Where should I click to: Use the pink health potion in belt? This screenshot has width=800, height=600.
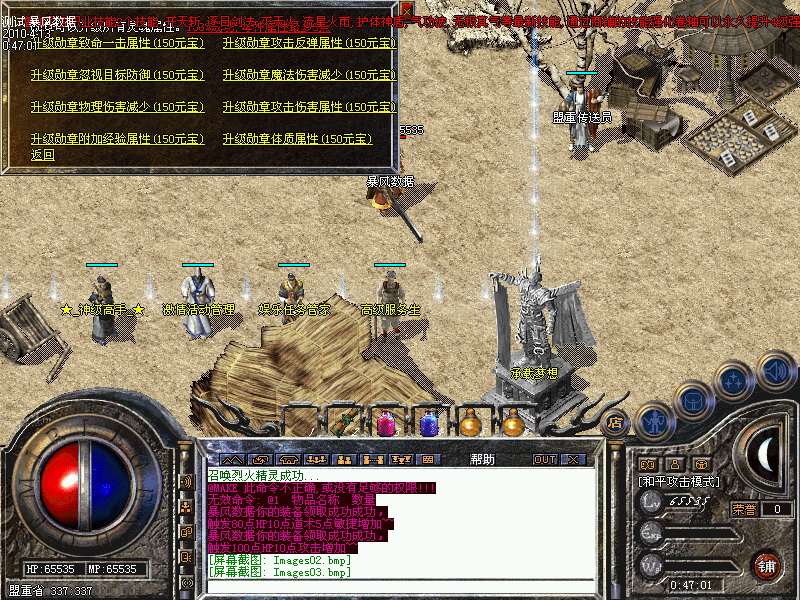(387, 424)
